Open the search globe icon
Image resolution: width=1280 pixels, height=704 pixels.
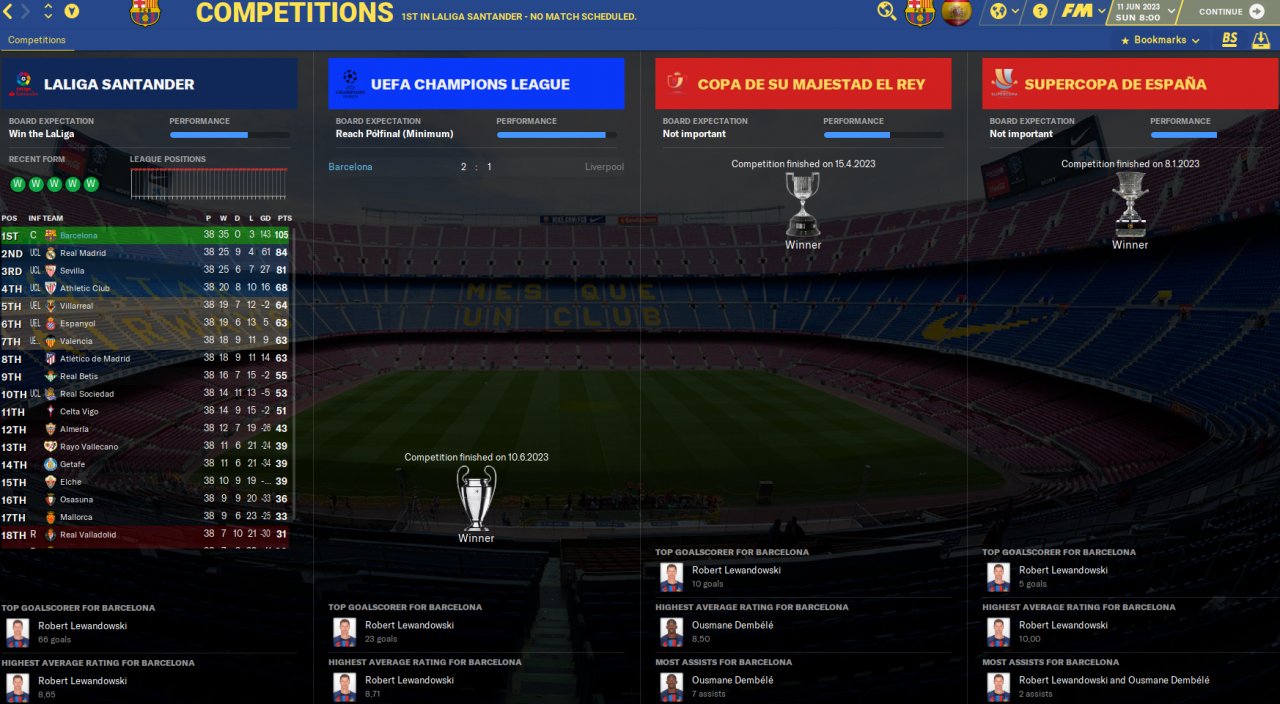(887, 12)
